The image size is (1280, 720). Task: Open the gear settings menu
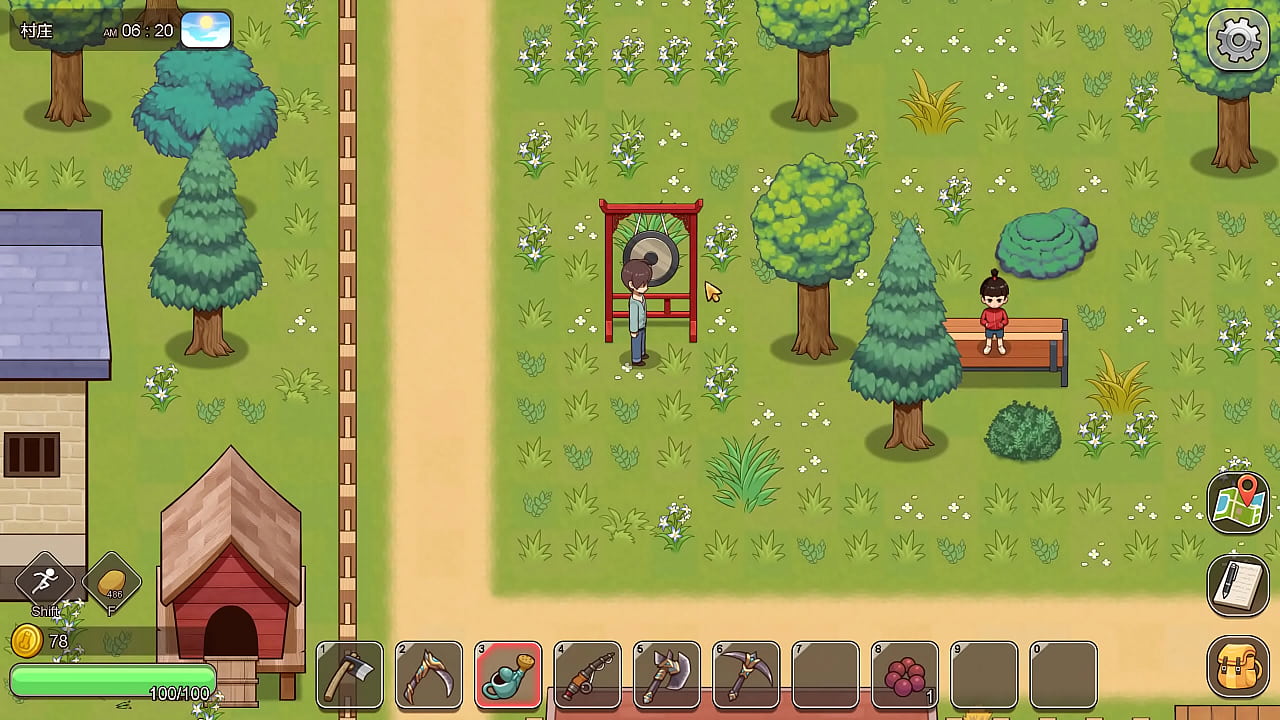pyautogui.click(x=1238, y=40)
